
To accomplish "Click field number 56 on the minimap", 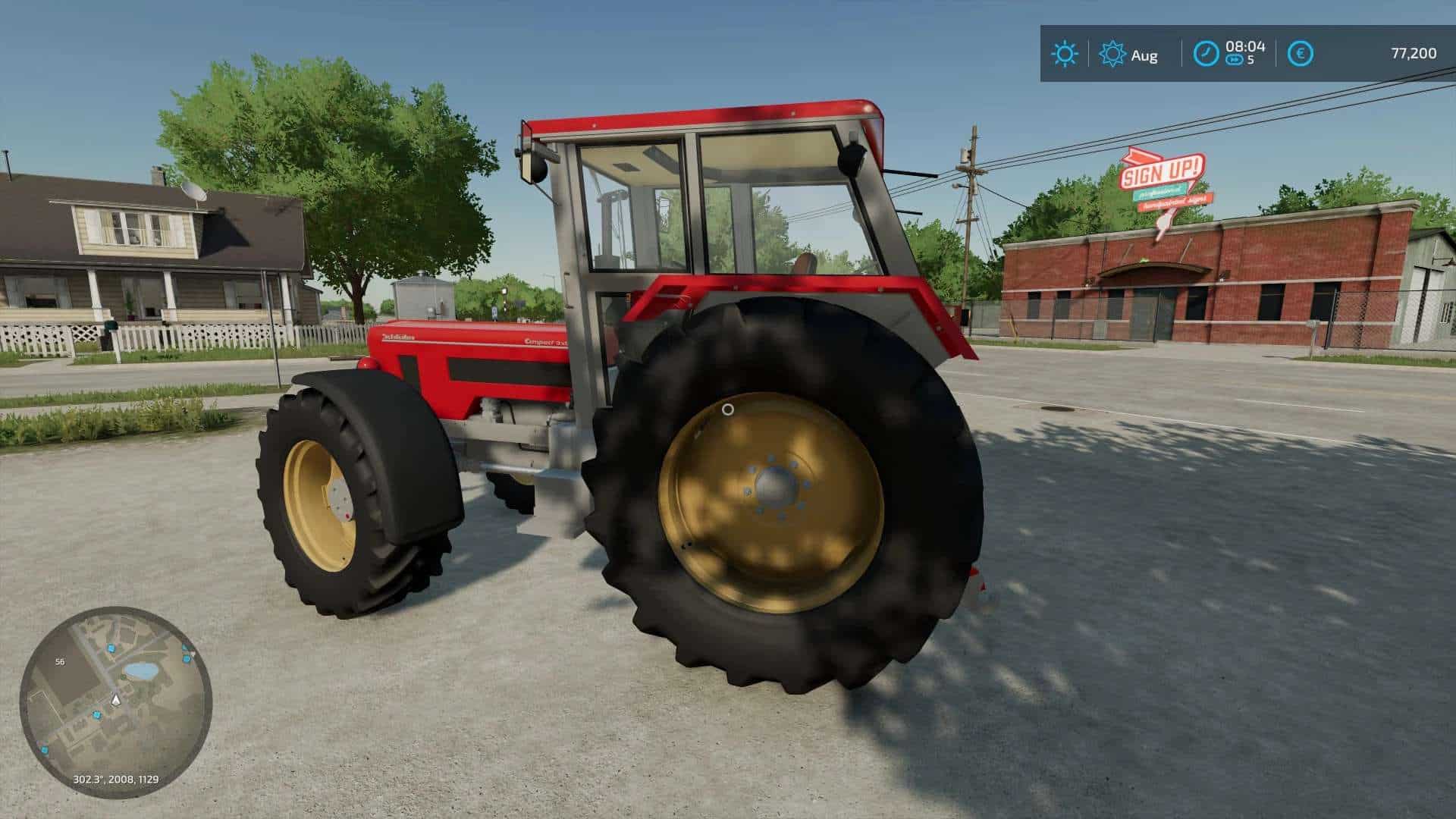I will click(60, 661).
